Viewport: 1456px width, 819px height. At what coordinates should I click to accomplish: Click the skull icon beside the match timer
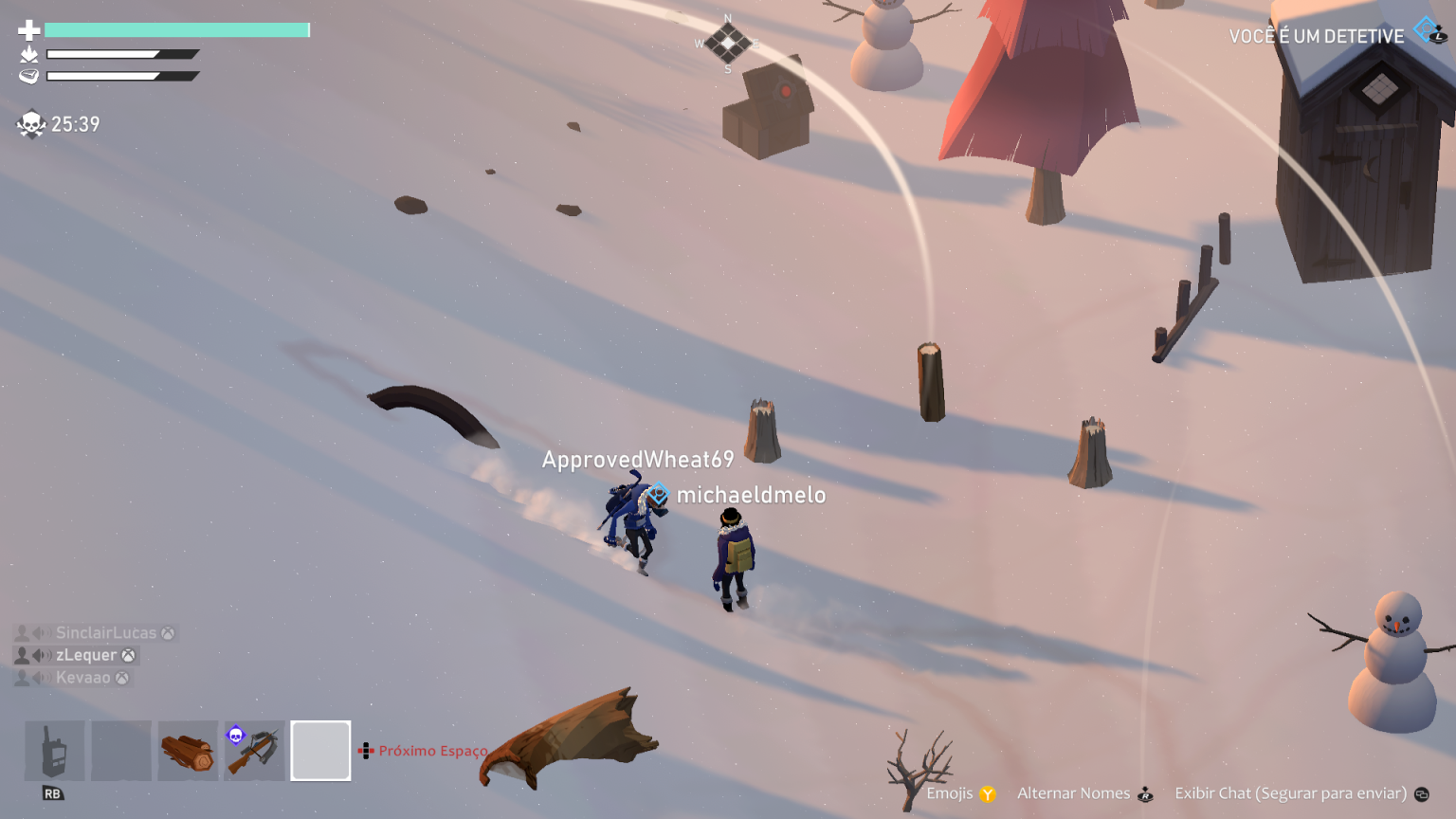tap(30, 123)
